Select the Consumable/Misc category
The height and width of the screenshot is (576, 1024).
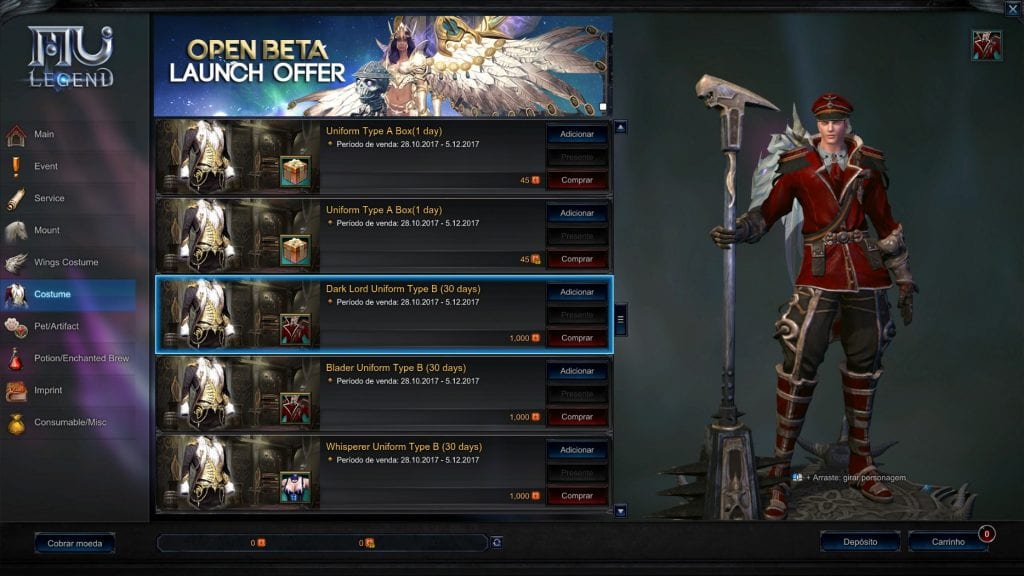(x=70, y=423)
